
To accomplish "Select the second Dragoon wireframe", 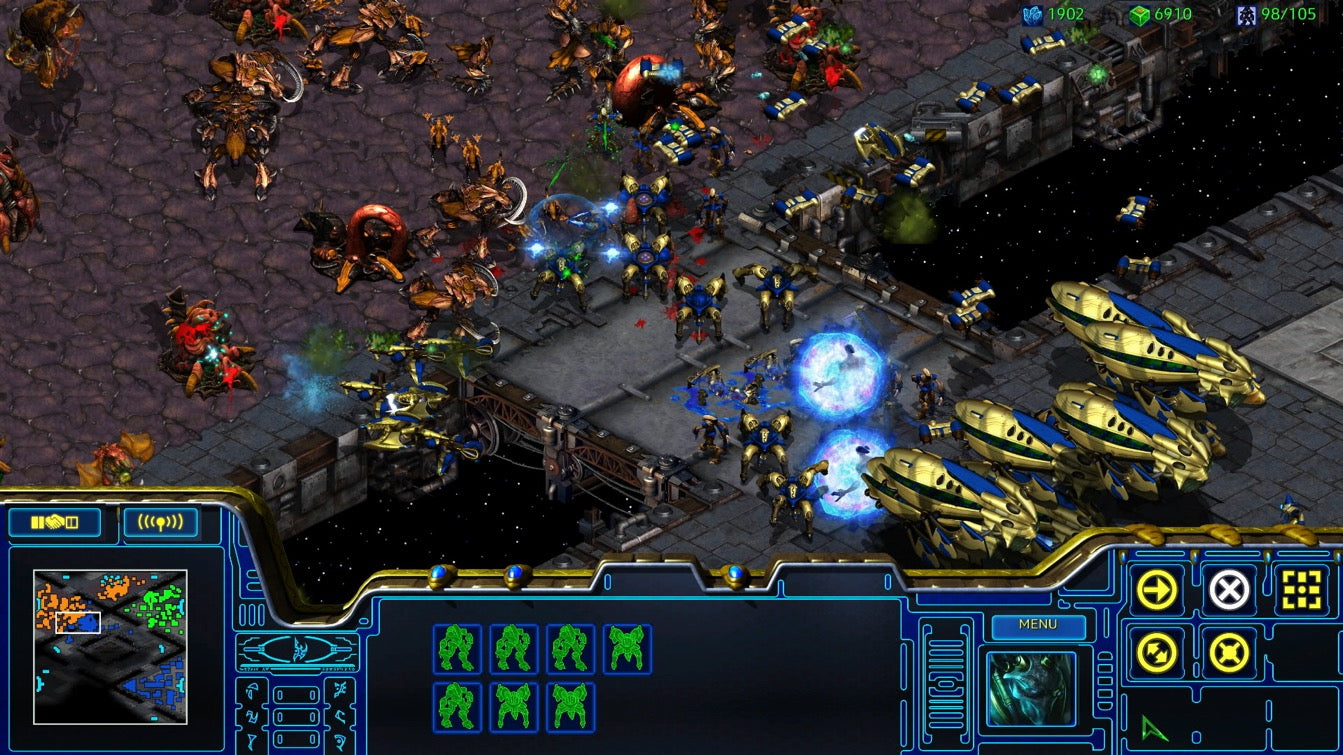I will [512, 648].
